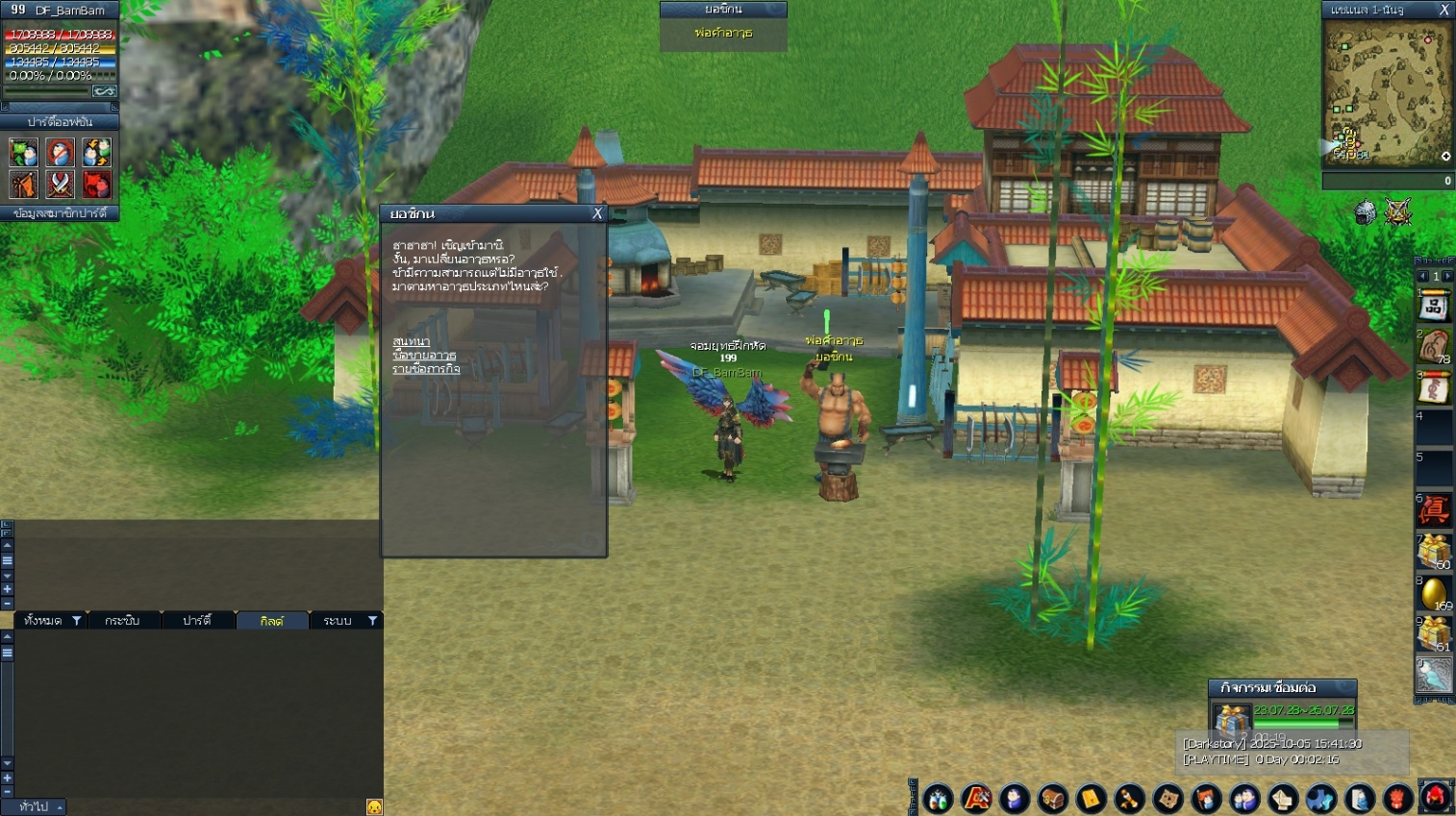
Task: Select the กิลด์ guild chat tab
Action: pyautogui.click(x=272, y=621)
